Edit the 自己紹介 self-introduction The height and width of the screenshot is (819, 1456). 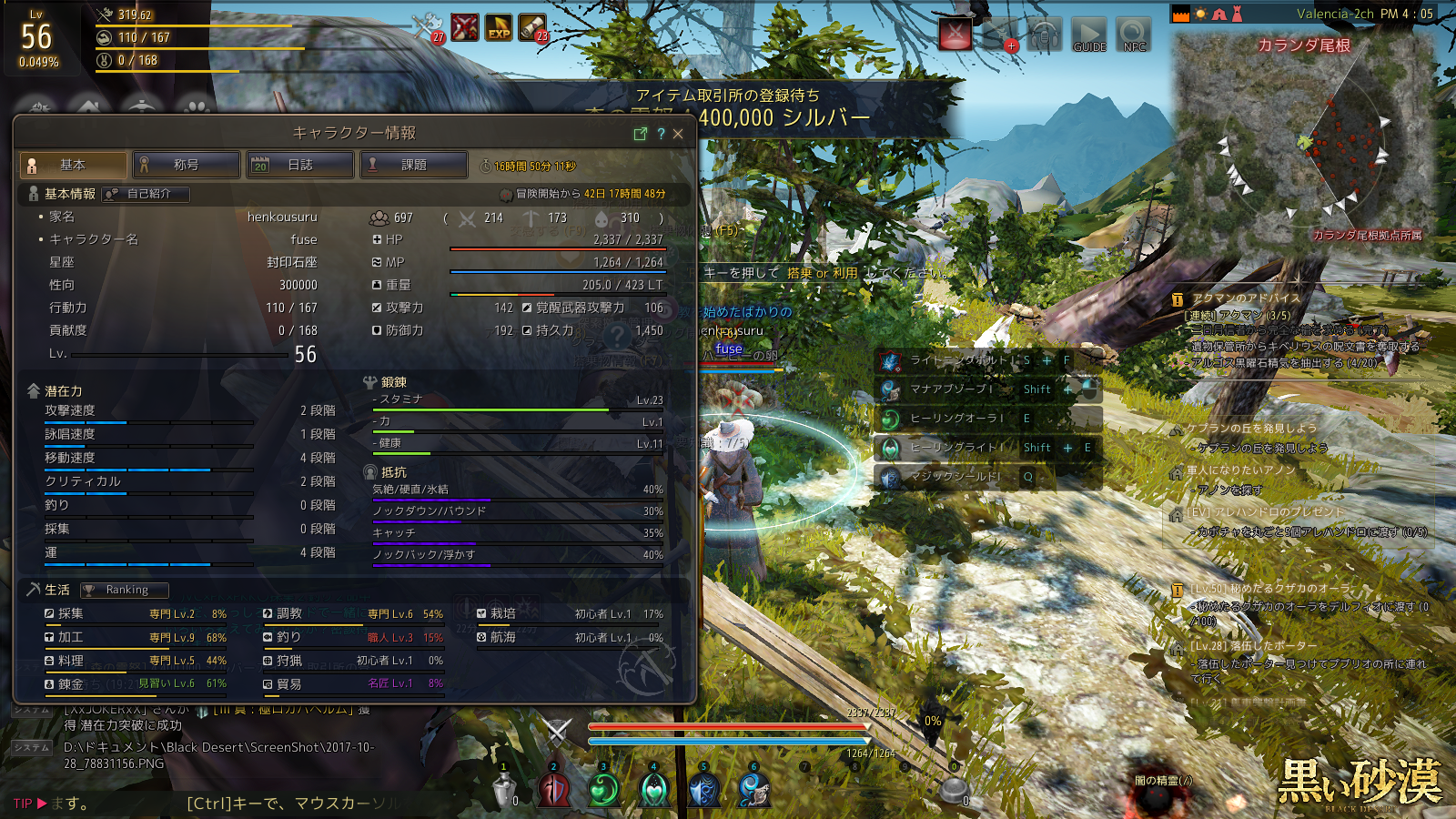(x=146, y=194)
